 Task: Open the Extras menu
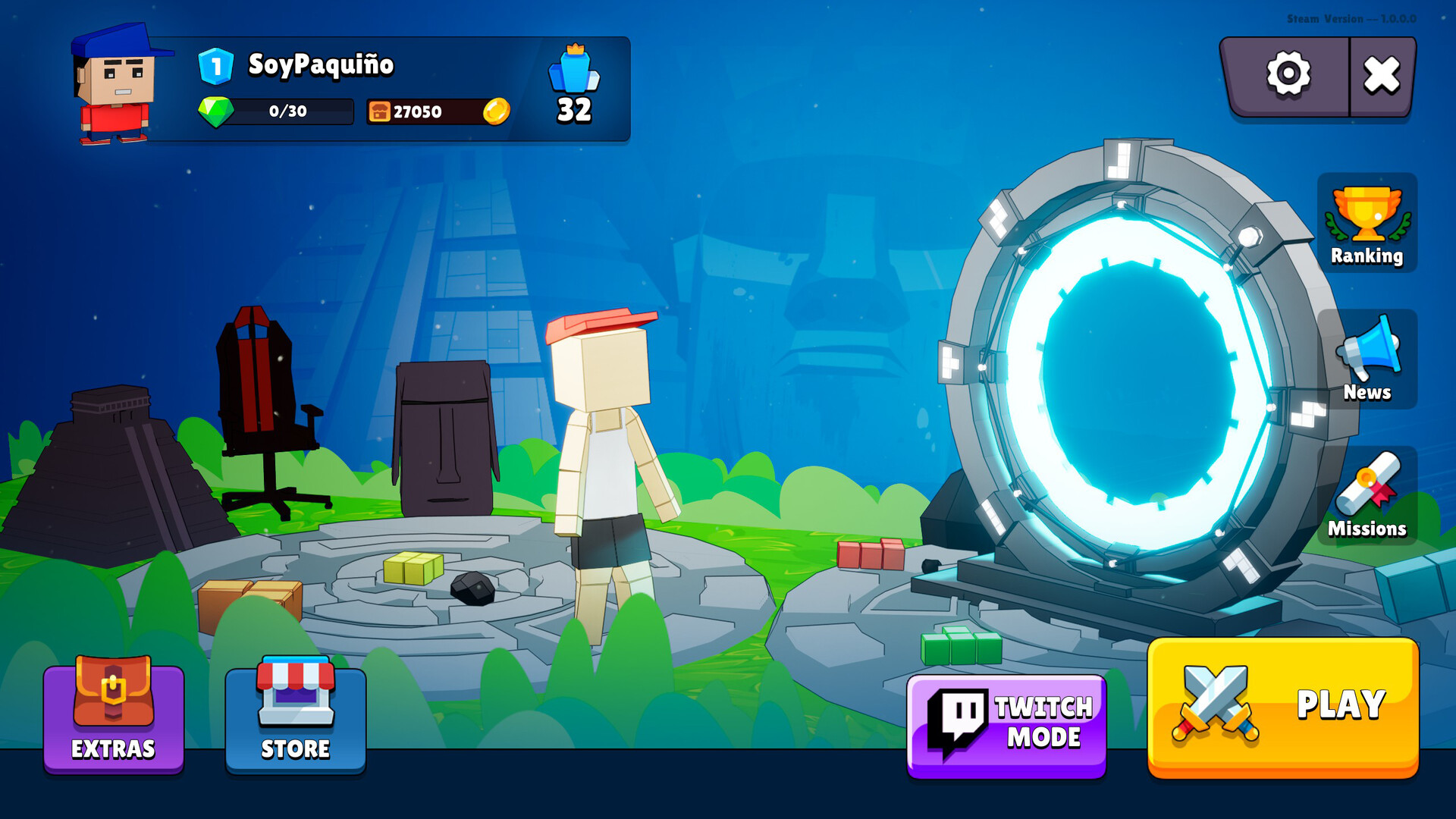click(114, 717)
